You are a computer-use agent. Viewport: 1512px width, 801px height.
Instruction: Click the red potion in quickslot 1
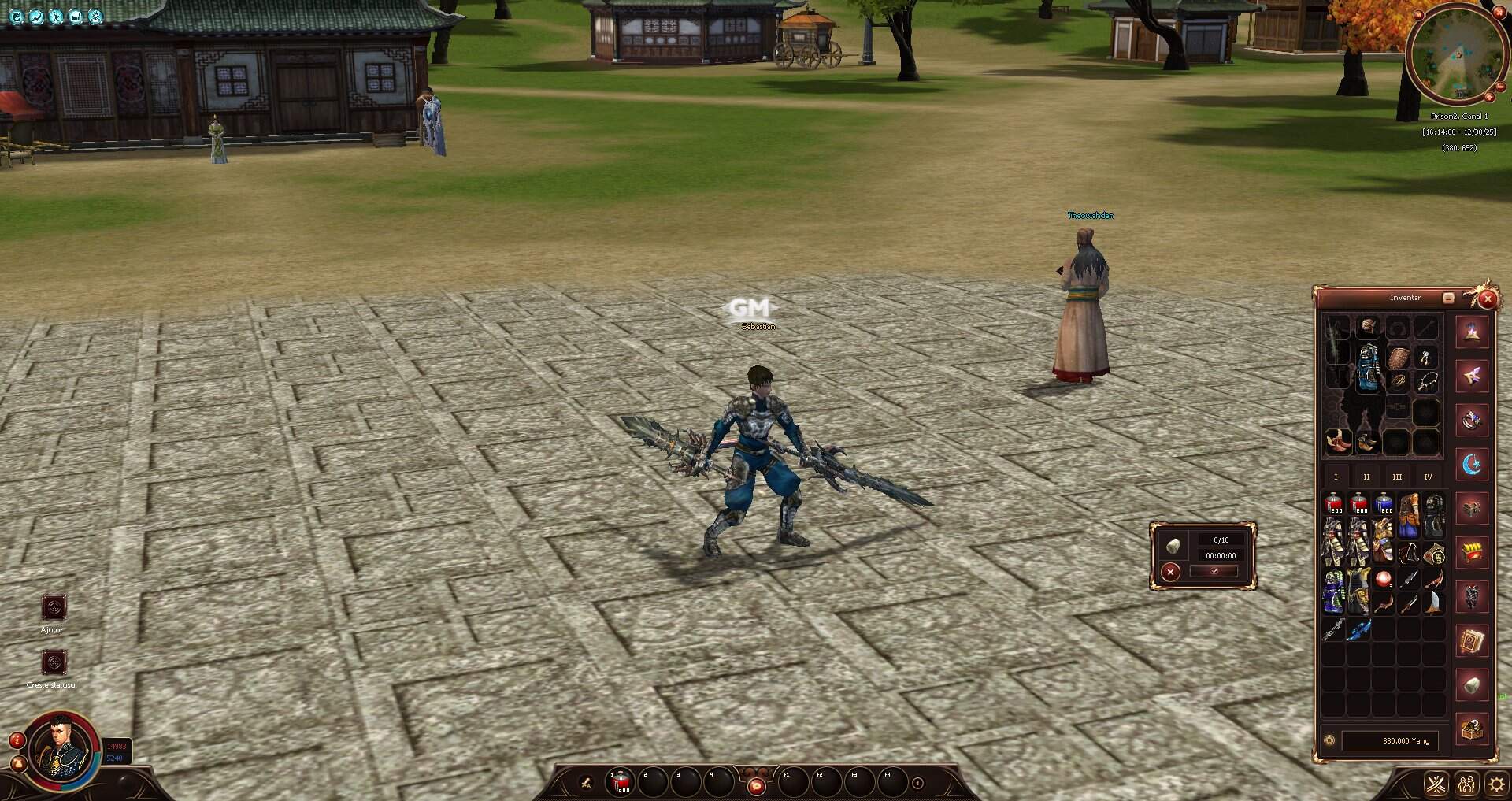(x=621, y=784)
